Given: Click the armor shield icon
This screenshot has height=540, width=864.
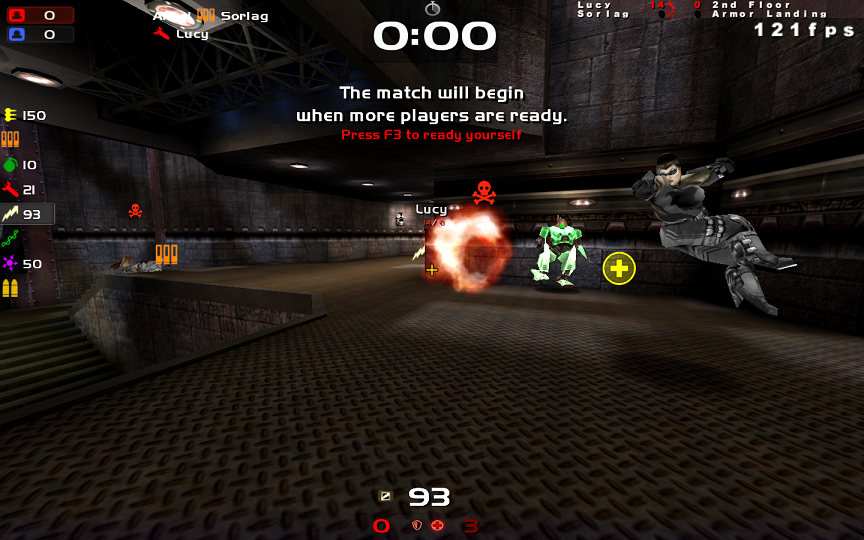Looking at the screenshot, I should (x=417, y=525).
